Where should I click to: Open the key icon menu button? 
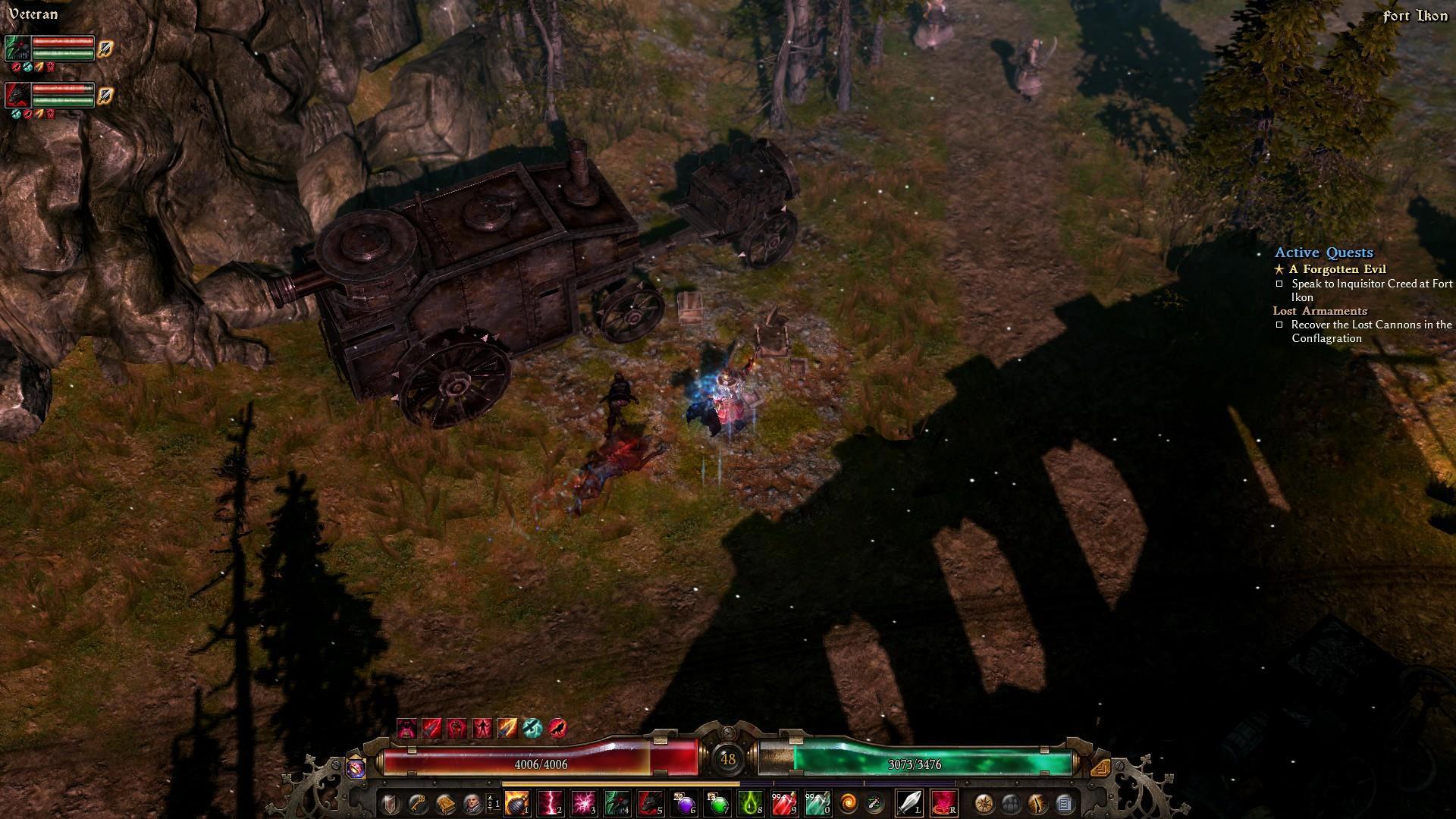(417, 802)
